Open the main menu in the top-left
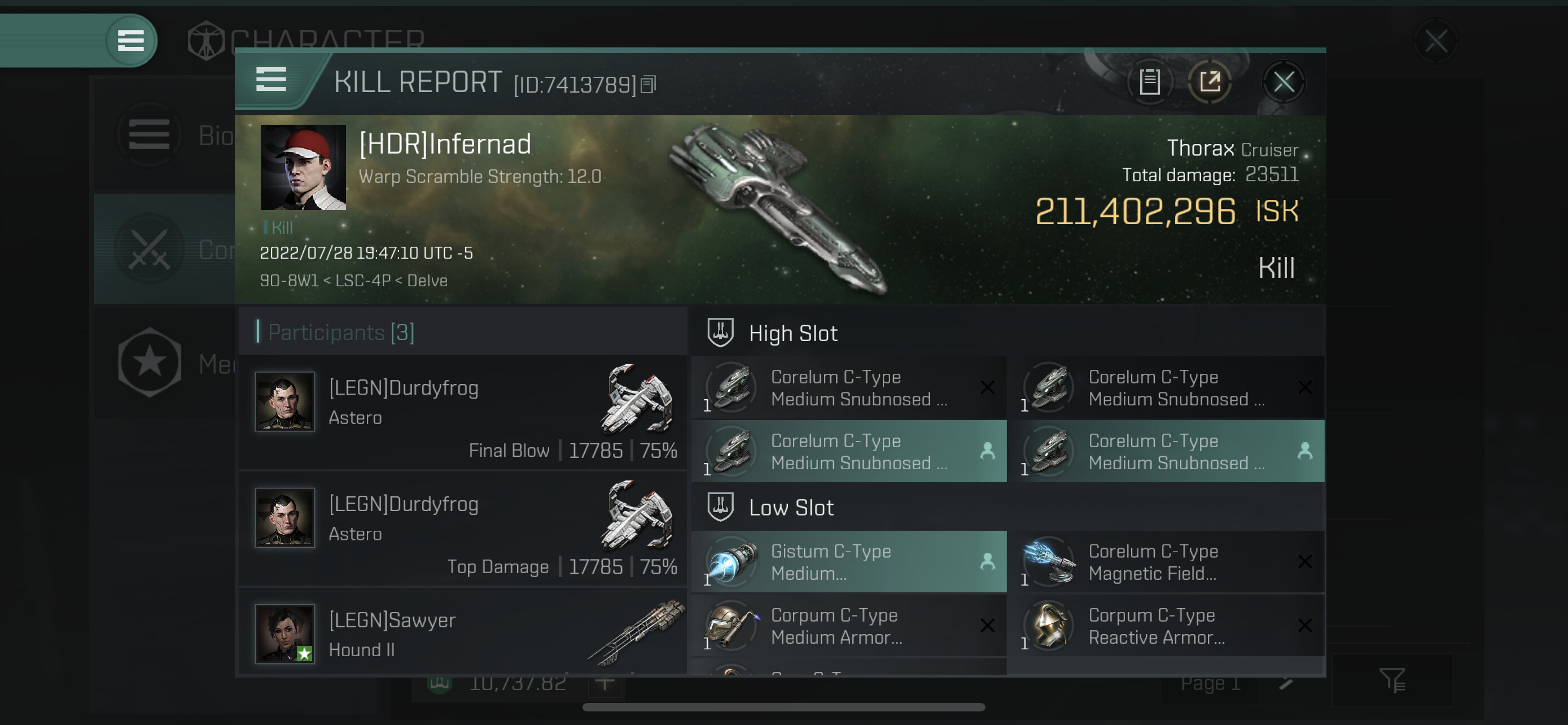 click(x=130, y=41)
